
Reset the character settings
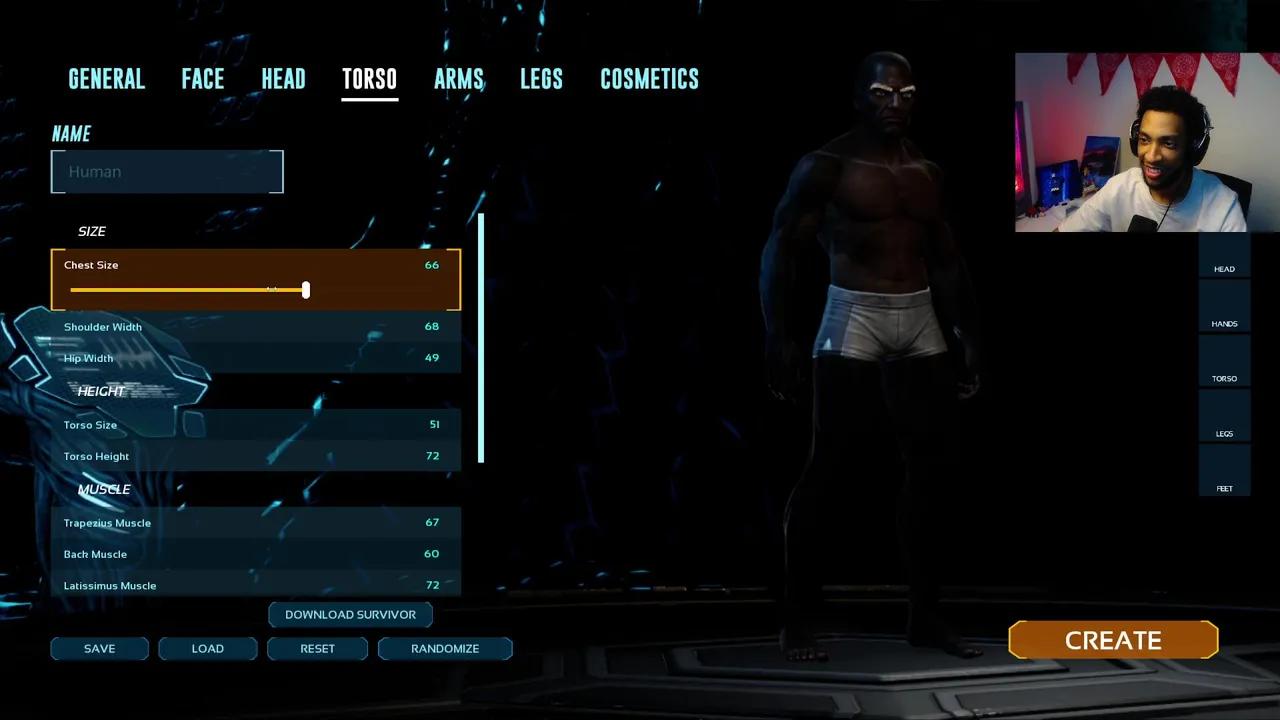(317, 649)
